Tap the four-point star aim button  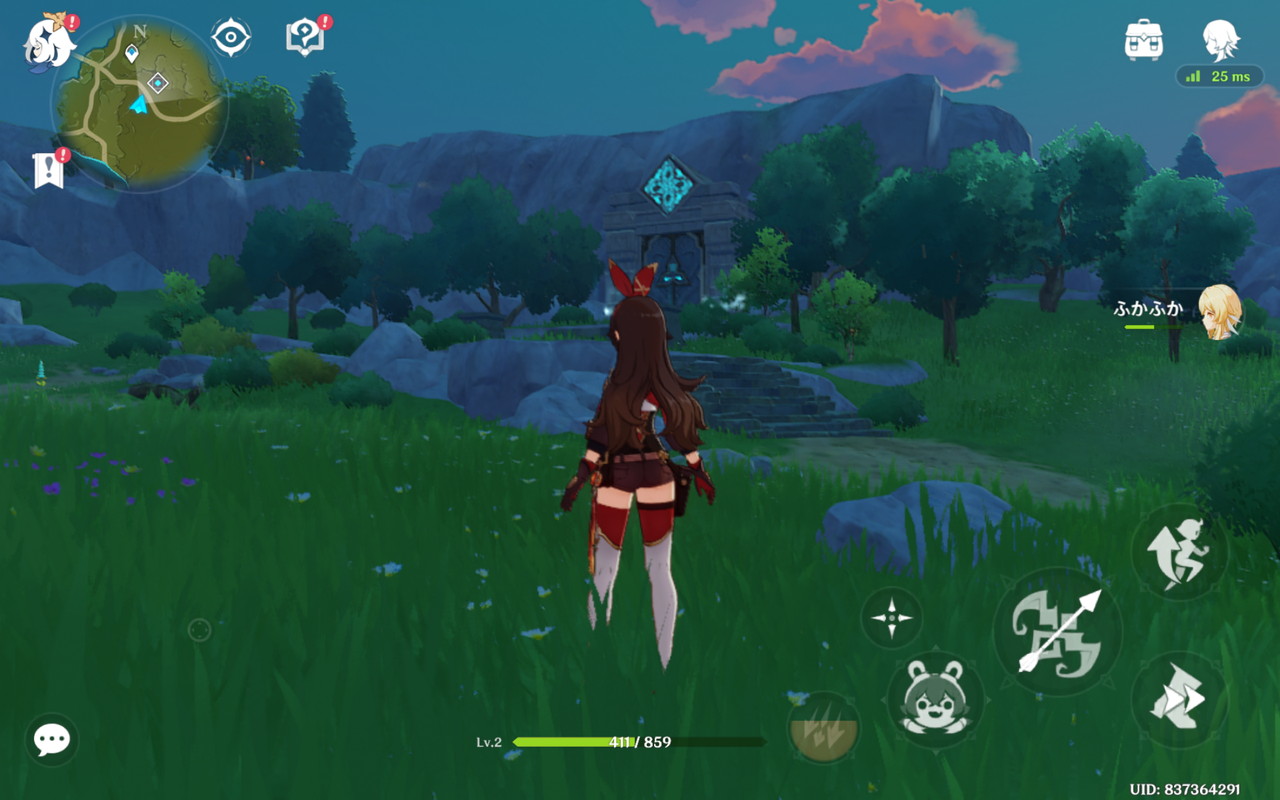coord(891,617)
